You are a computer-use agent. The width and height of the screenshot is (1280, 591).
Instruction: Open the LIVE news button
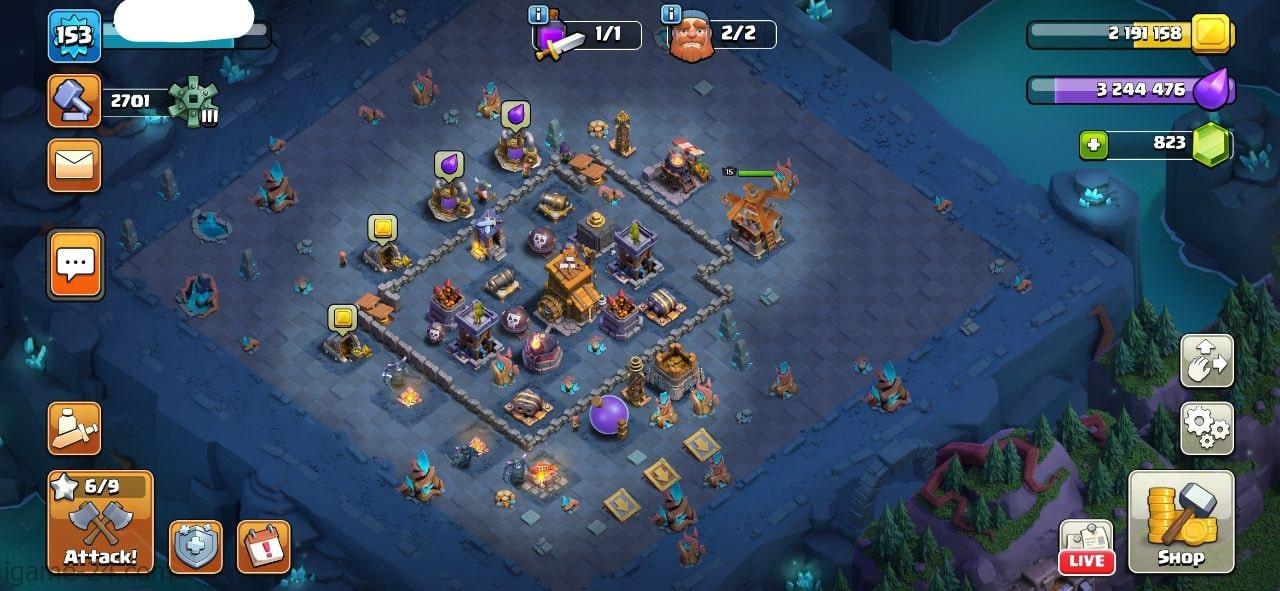click(x=1087, y=547)
